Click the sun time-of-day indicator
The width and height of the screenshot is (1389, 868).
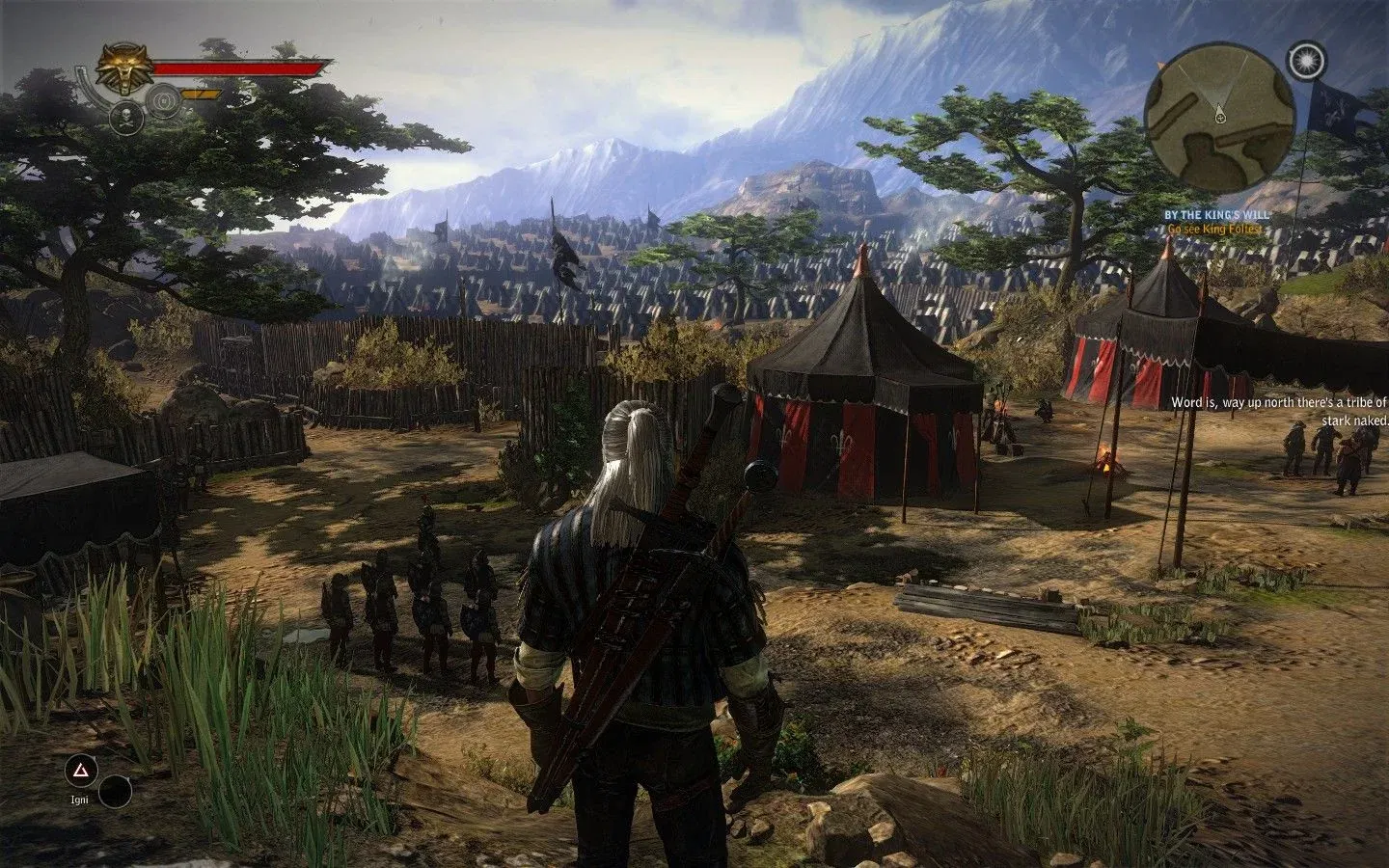click(x=1304, y=61)
